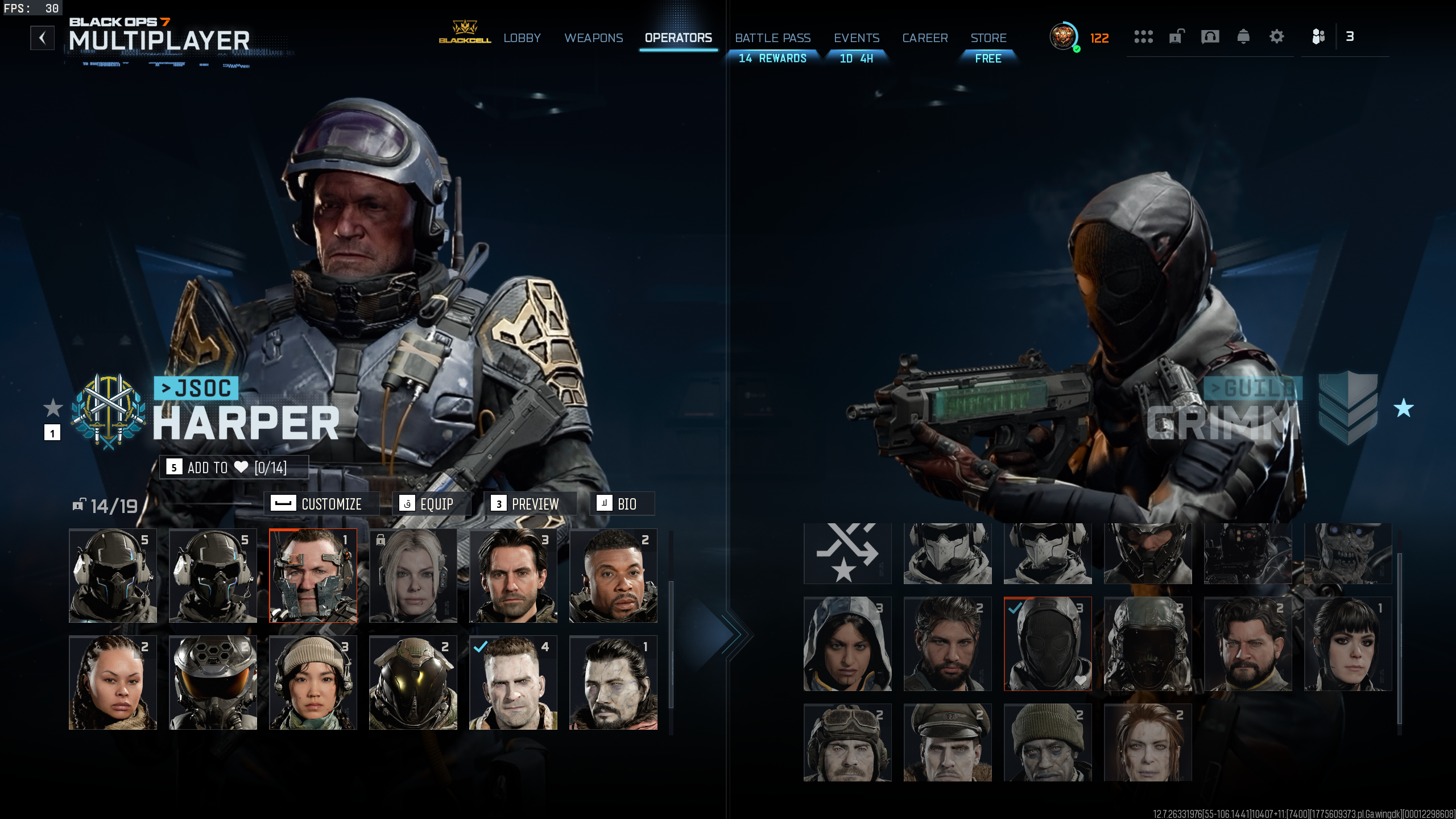Open the settings gear icon
Screen dimensions: 1456x819
[1276, 37]
